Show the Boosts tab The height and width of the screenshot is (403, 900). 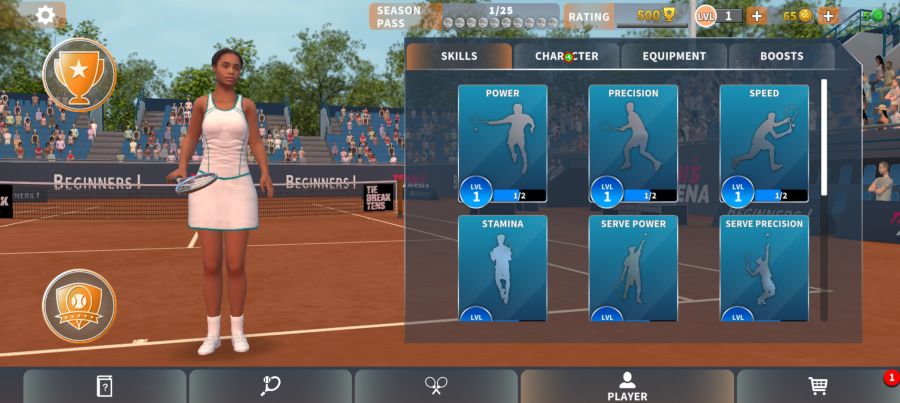pos(781,56)
